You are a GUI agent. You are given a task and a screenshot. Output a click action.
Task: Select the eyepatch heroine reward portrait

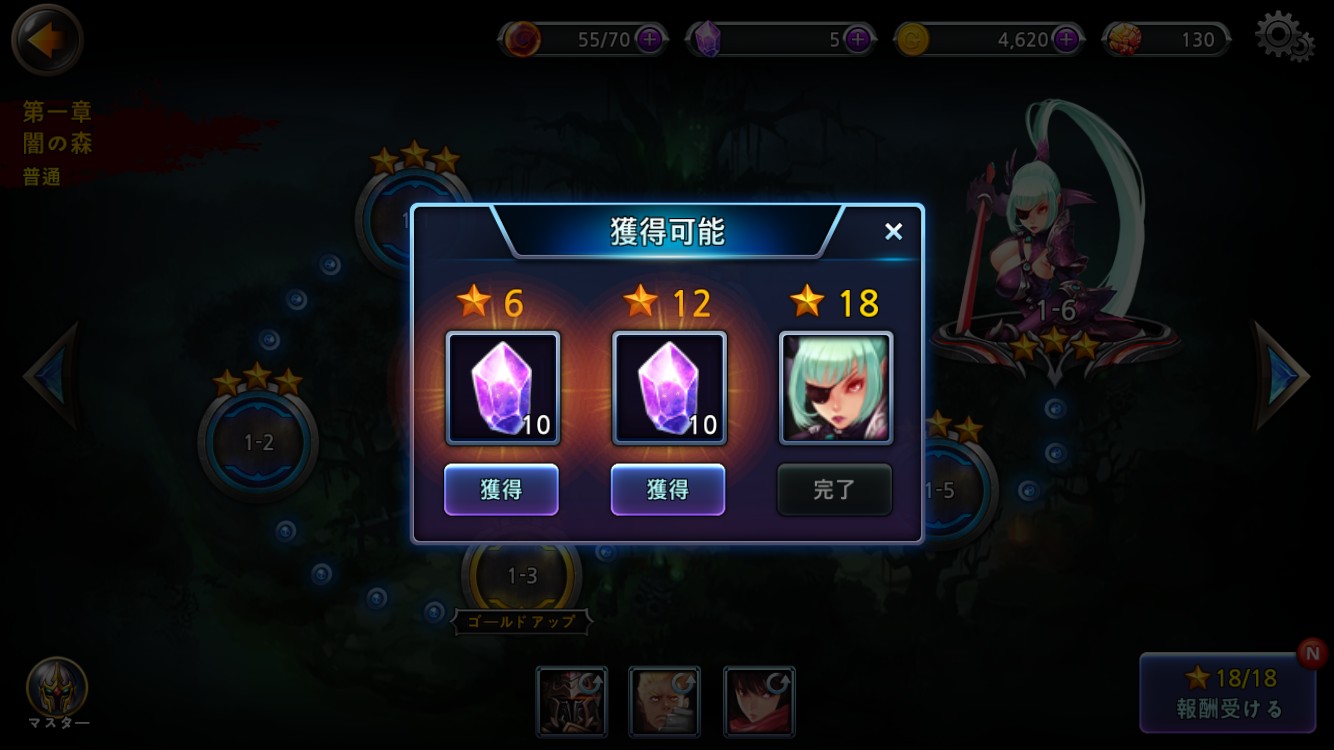click(x=835, y=388)
